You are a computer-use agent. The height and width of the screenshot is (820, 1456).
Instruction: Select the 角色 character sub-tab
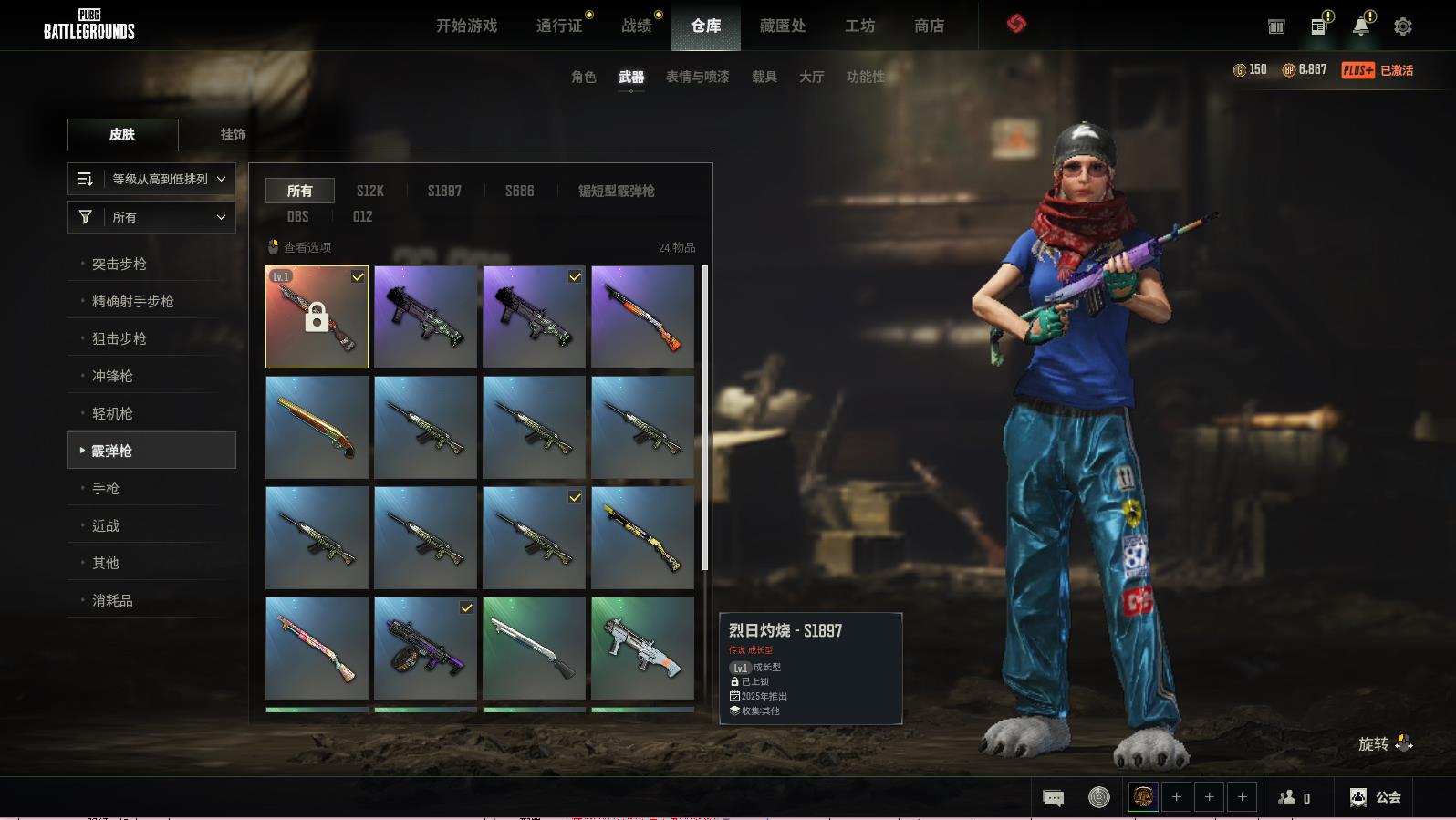pos(583,77)
